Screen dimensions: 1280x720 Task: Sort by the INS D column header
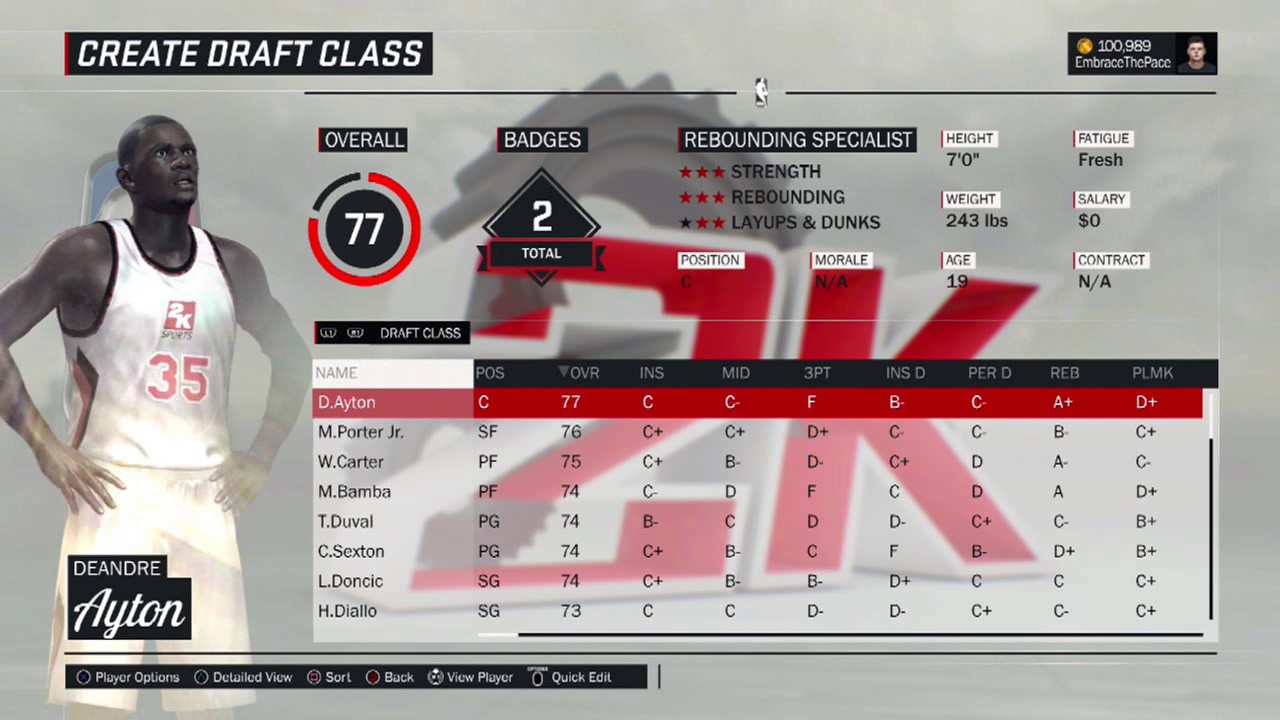905,373
